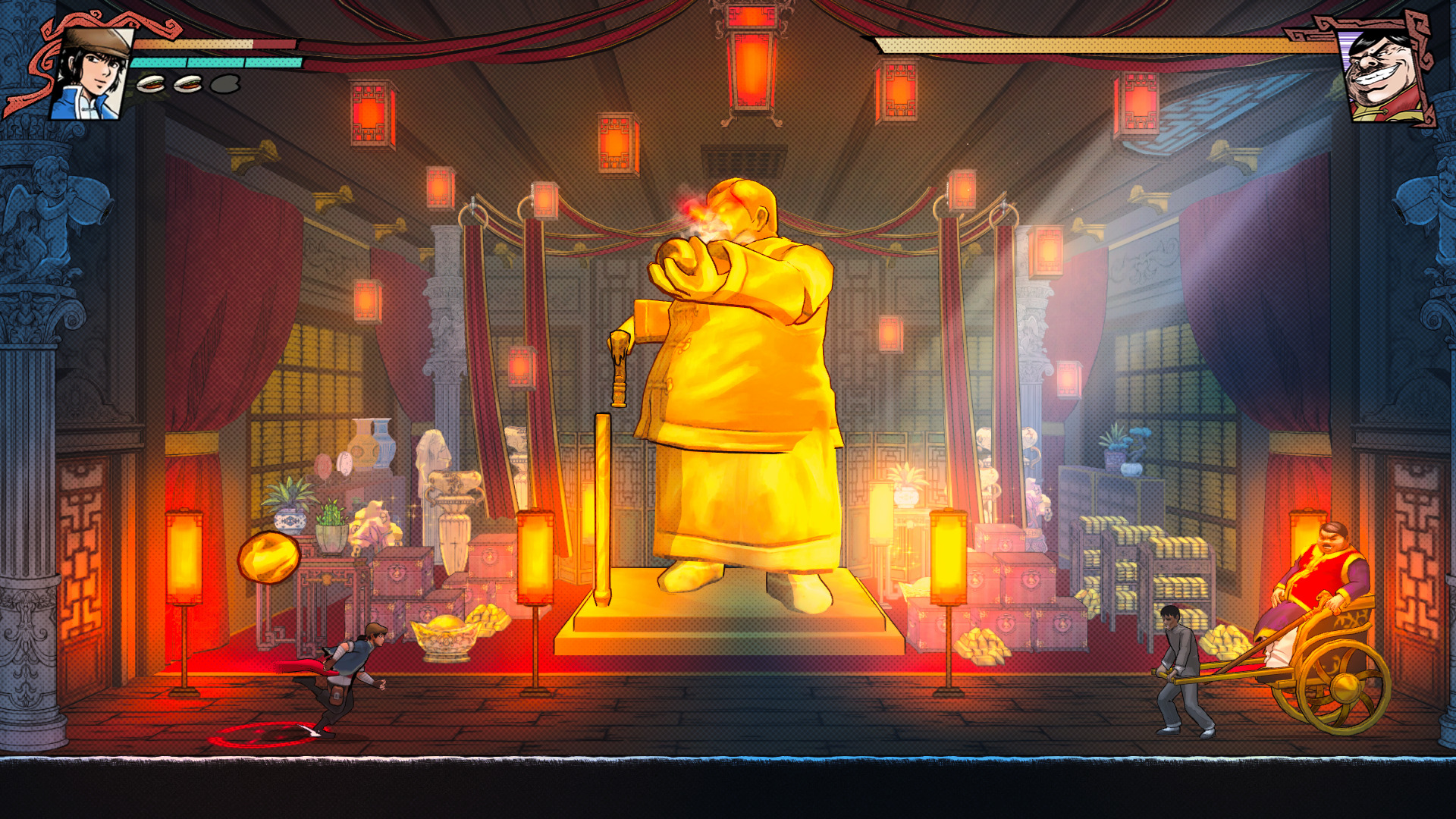
Task: Click the player hero portrait
Action: point(92,74)
